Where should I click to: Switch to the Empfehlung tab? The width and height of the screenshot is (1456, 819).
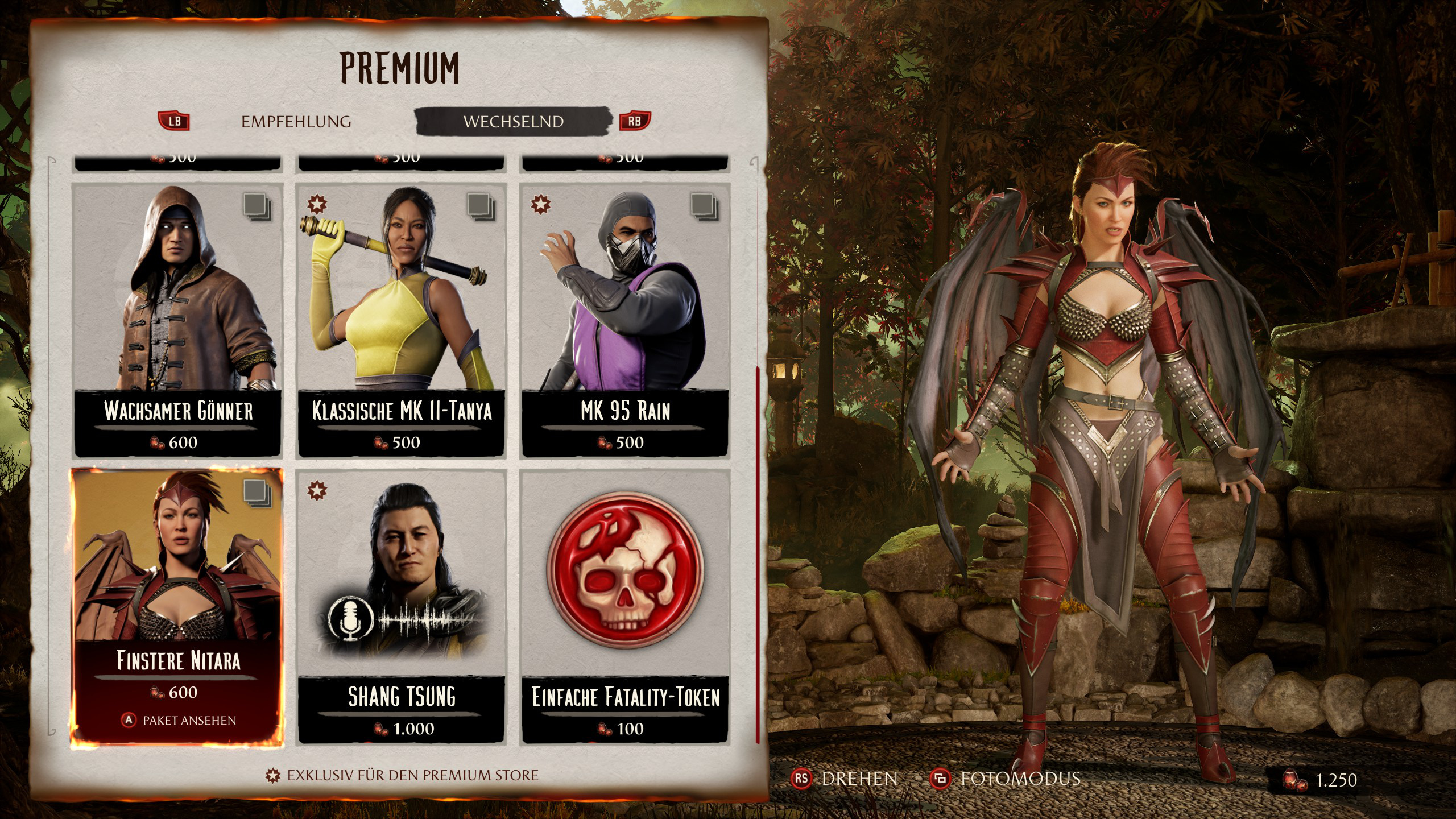(296, 122)
